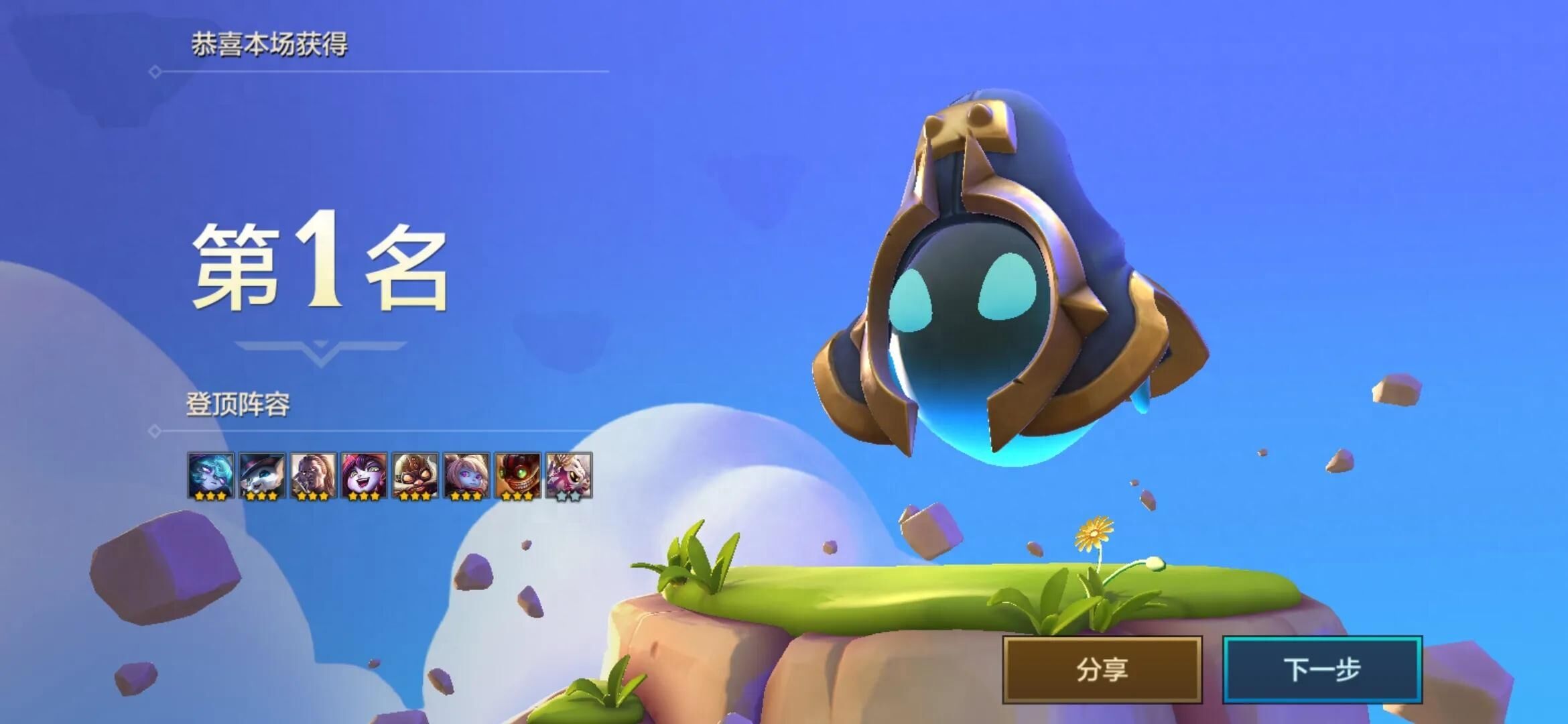Image resolution: width=1568 pixels, height=724 pixels.
Task: Click the gold stars under the Vex portrait
Action: tap(211, 497)
